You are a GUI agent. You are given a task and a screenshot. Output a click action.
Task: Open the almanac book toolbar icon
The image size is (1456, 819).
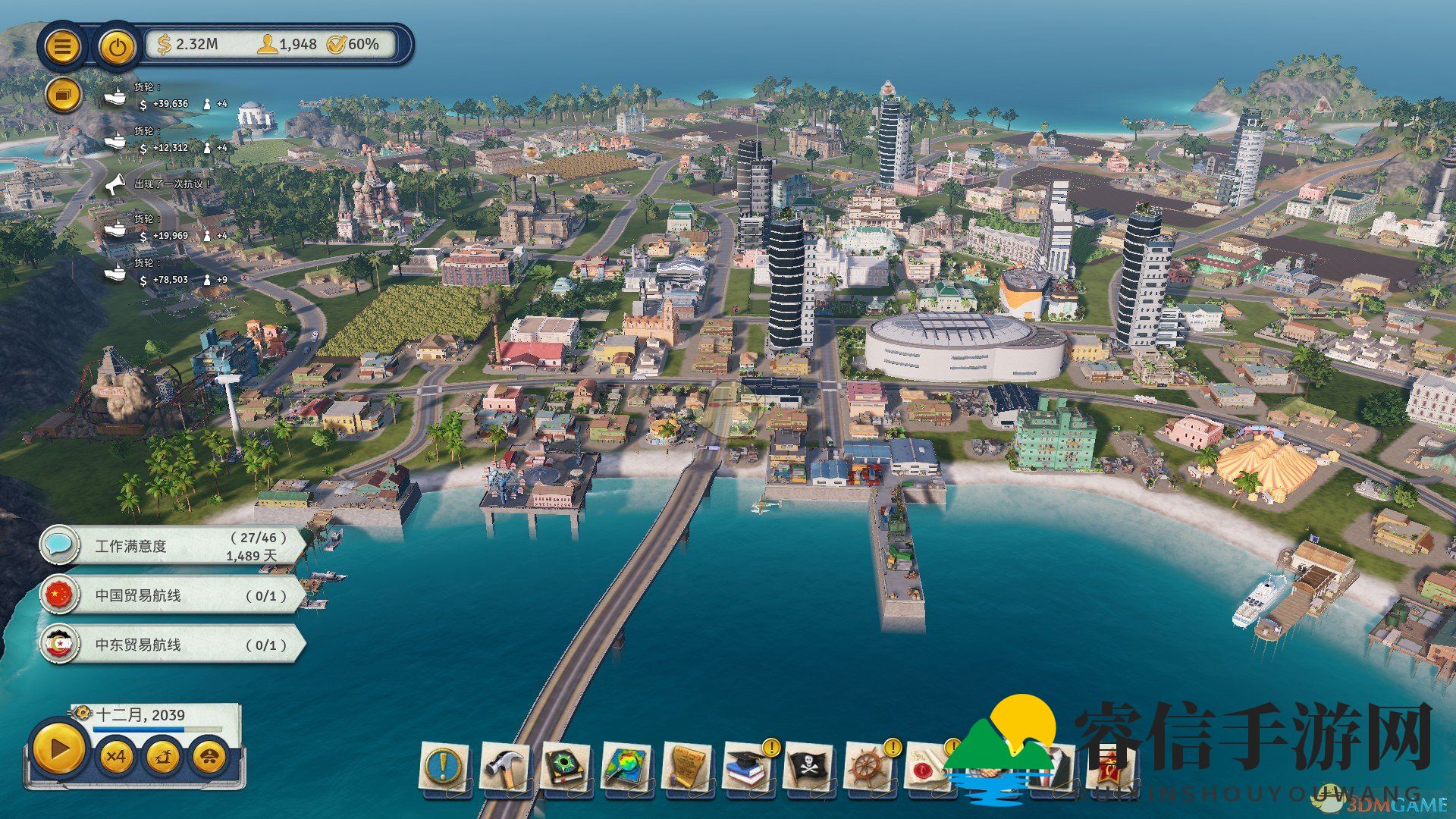tap(565, 767)
